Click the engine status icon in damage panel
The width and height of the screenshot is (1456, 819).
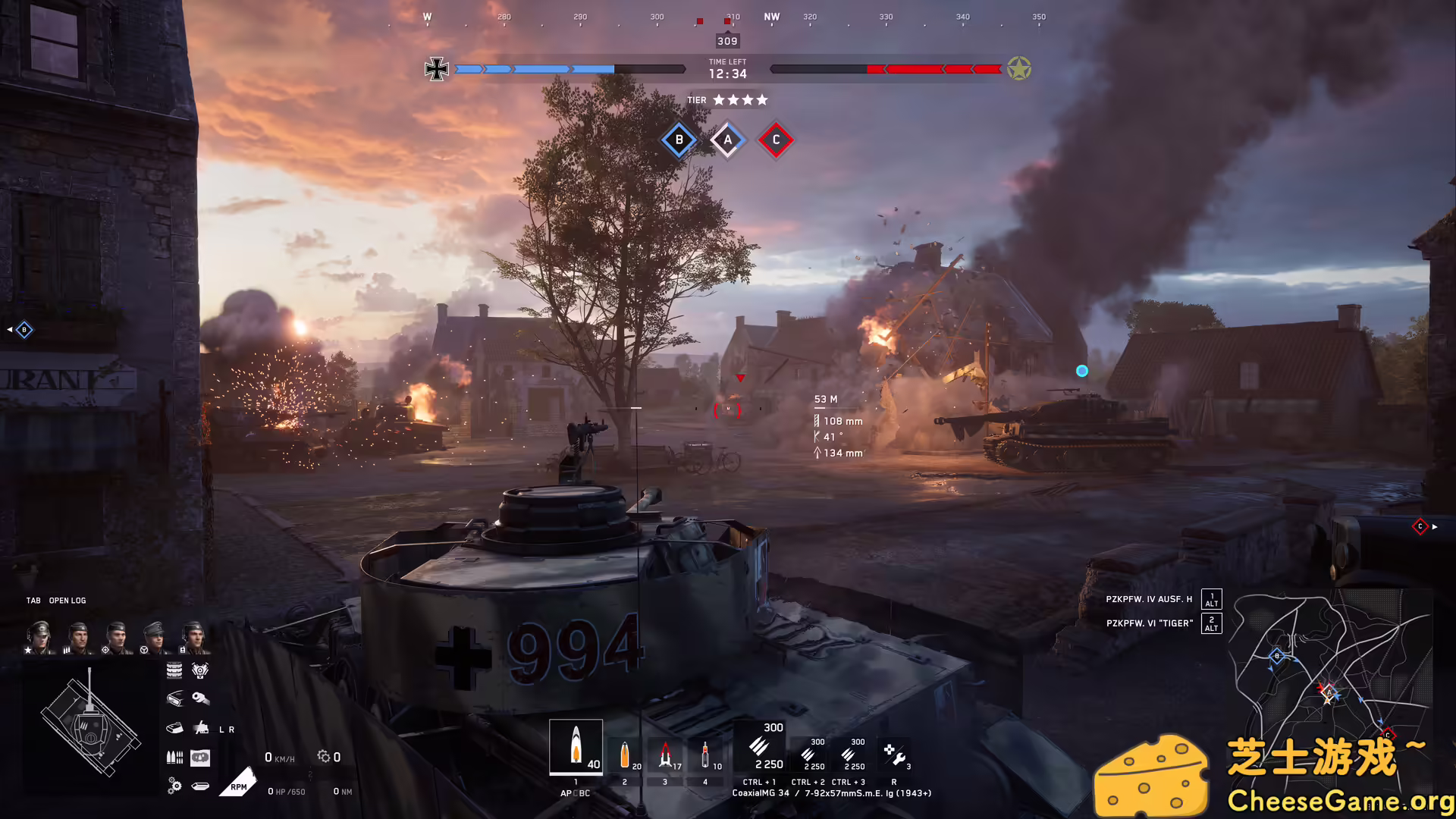[200, 670]
